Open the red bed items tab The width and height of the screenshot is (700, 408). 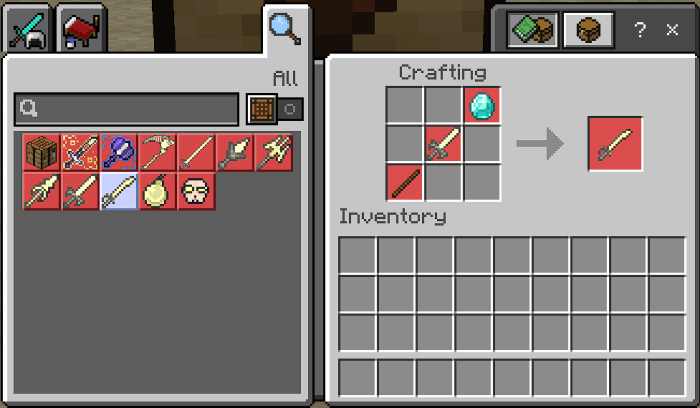coord(79,31)
